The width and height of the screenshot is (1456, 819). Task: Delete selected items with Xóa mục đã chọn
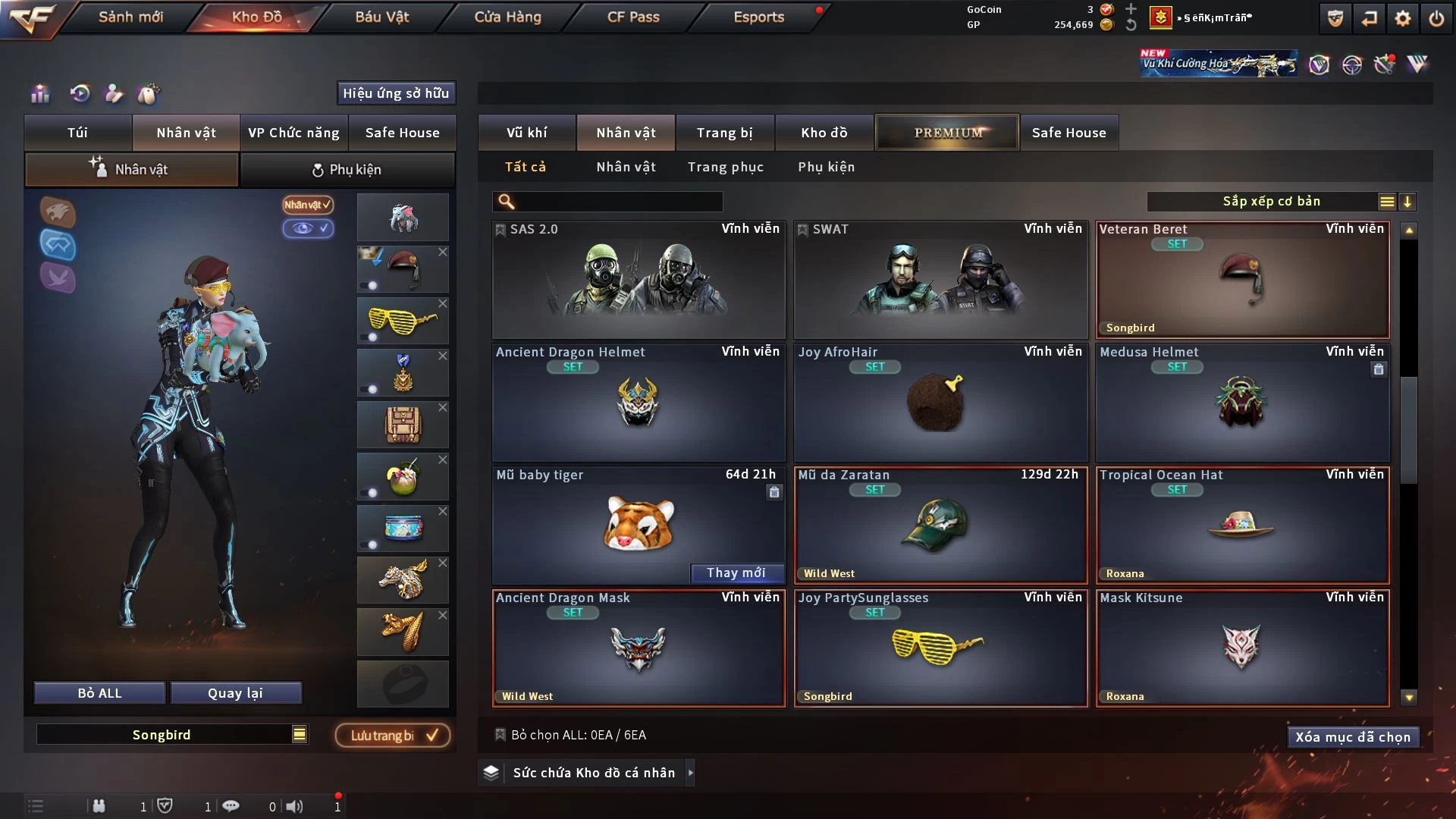coord(1352,737)
